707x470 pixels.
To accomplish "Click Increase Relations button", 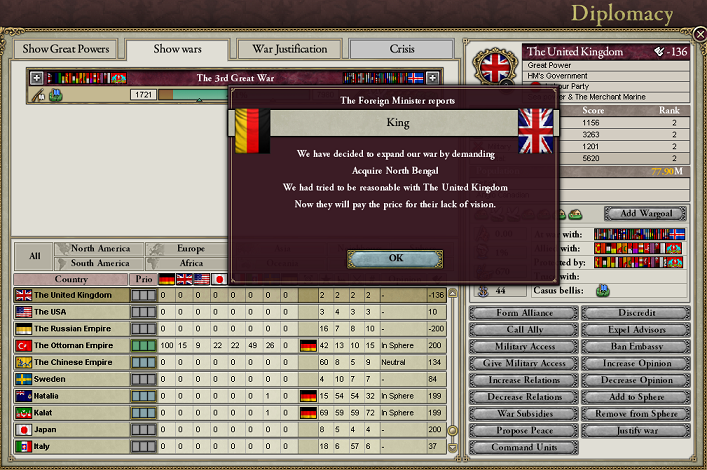I will click(522, 381).
